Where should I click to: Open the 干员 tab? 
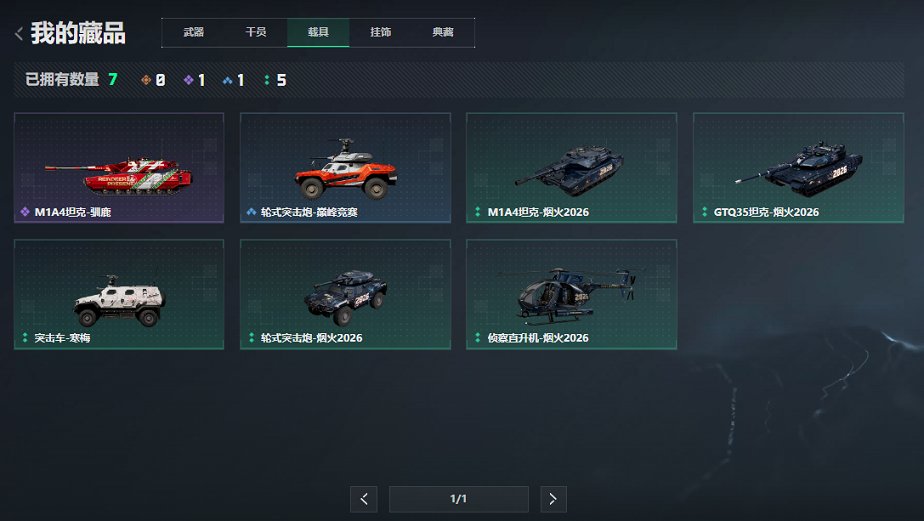pos(256,32)
